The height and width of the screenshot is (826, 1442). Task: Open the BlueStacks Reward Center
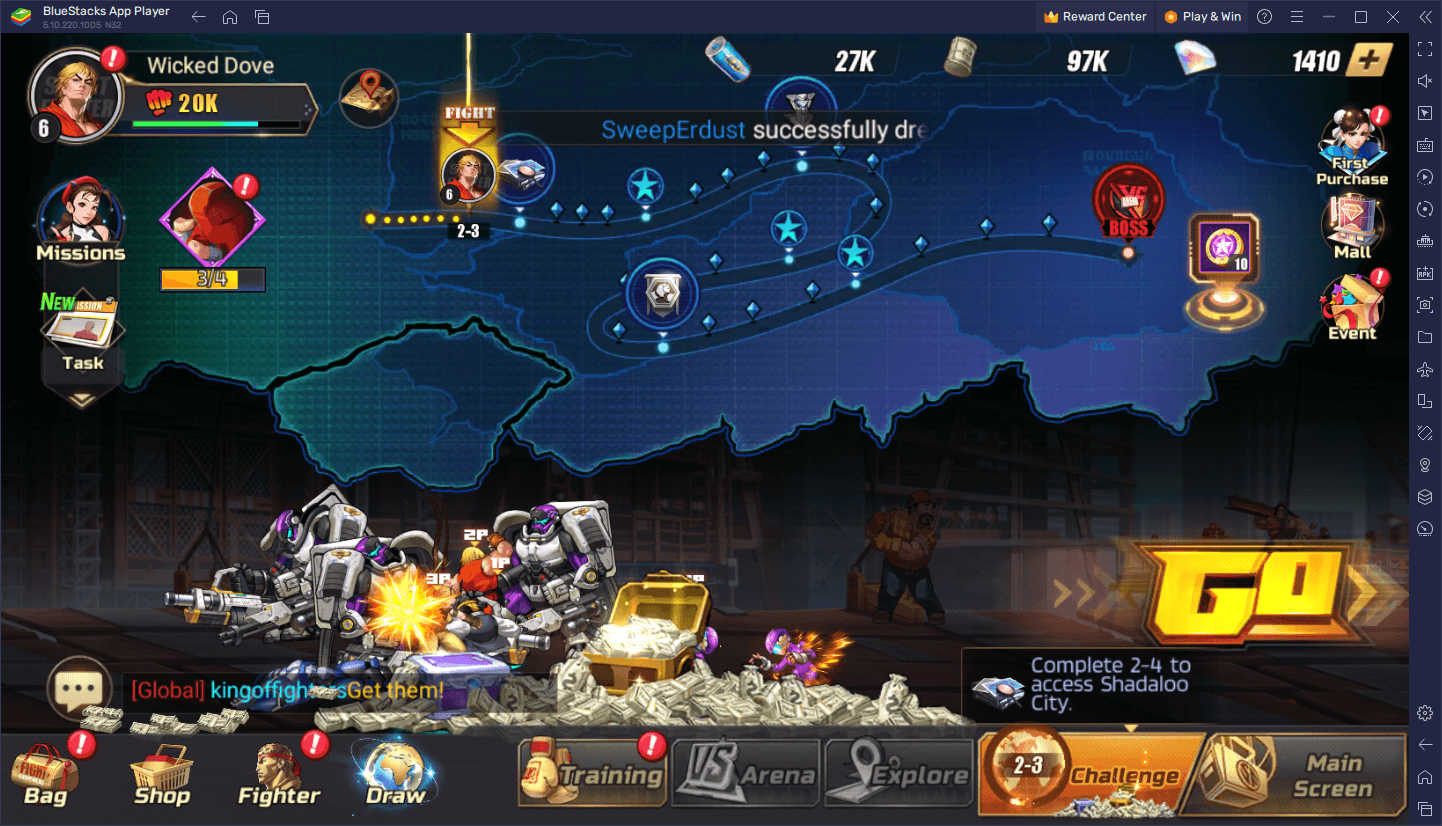(1098, 17)
